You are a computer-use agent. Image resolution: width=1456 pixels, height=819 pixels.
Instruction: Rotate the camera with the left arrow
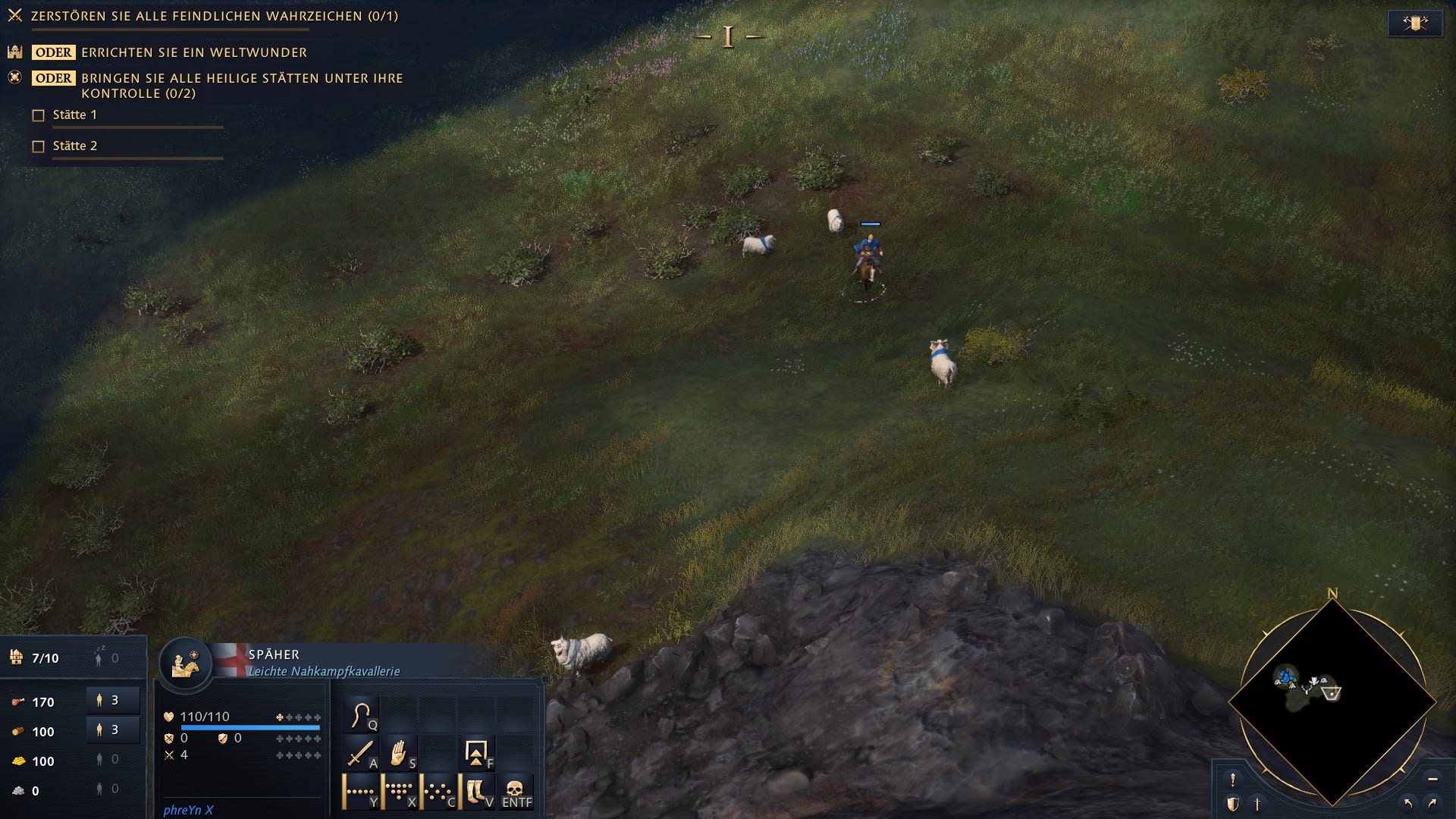pyautogui.click(x=1408, y=803)
